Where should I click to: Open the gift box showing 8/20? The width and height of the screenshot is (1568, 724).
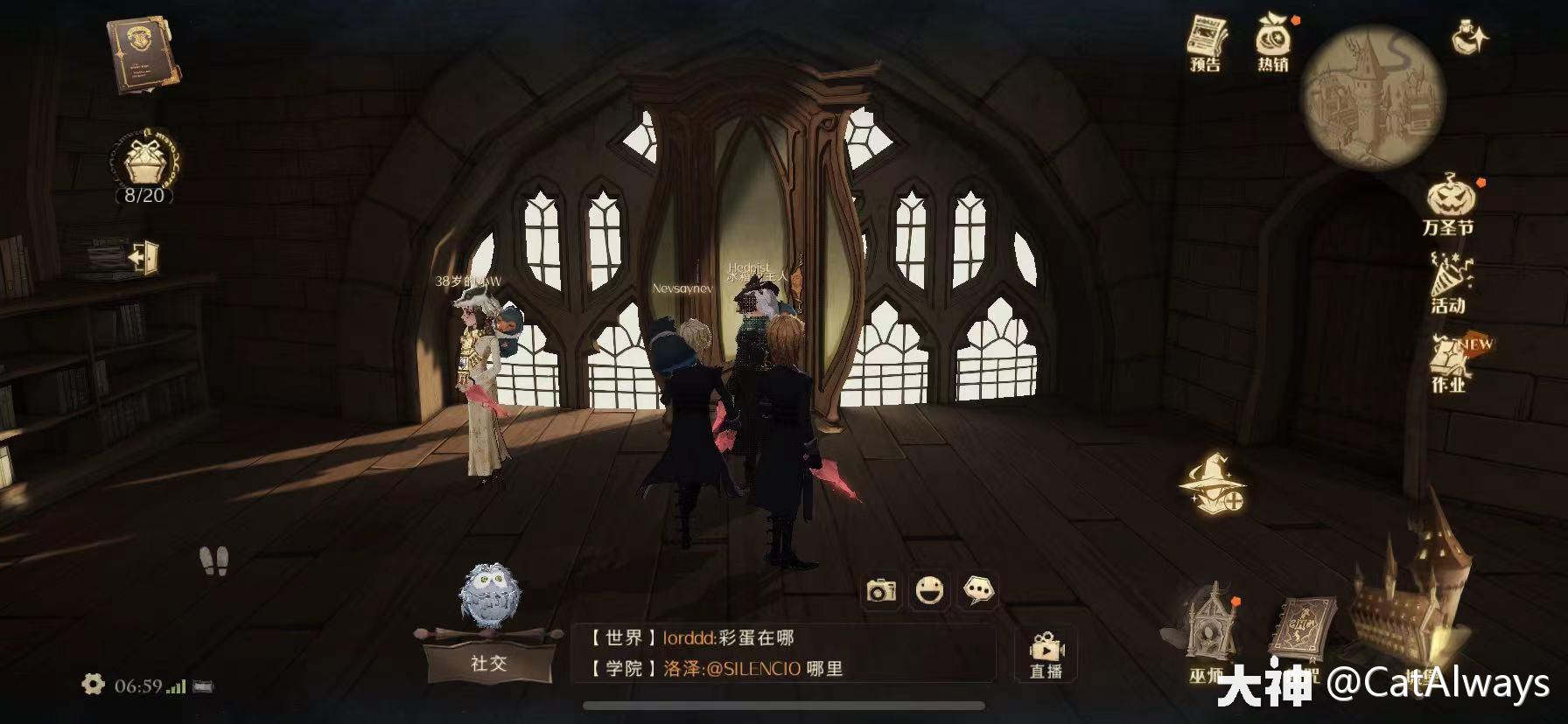click(x=144, y=166)
